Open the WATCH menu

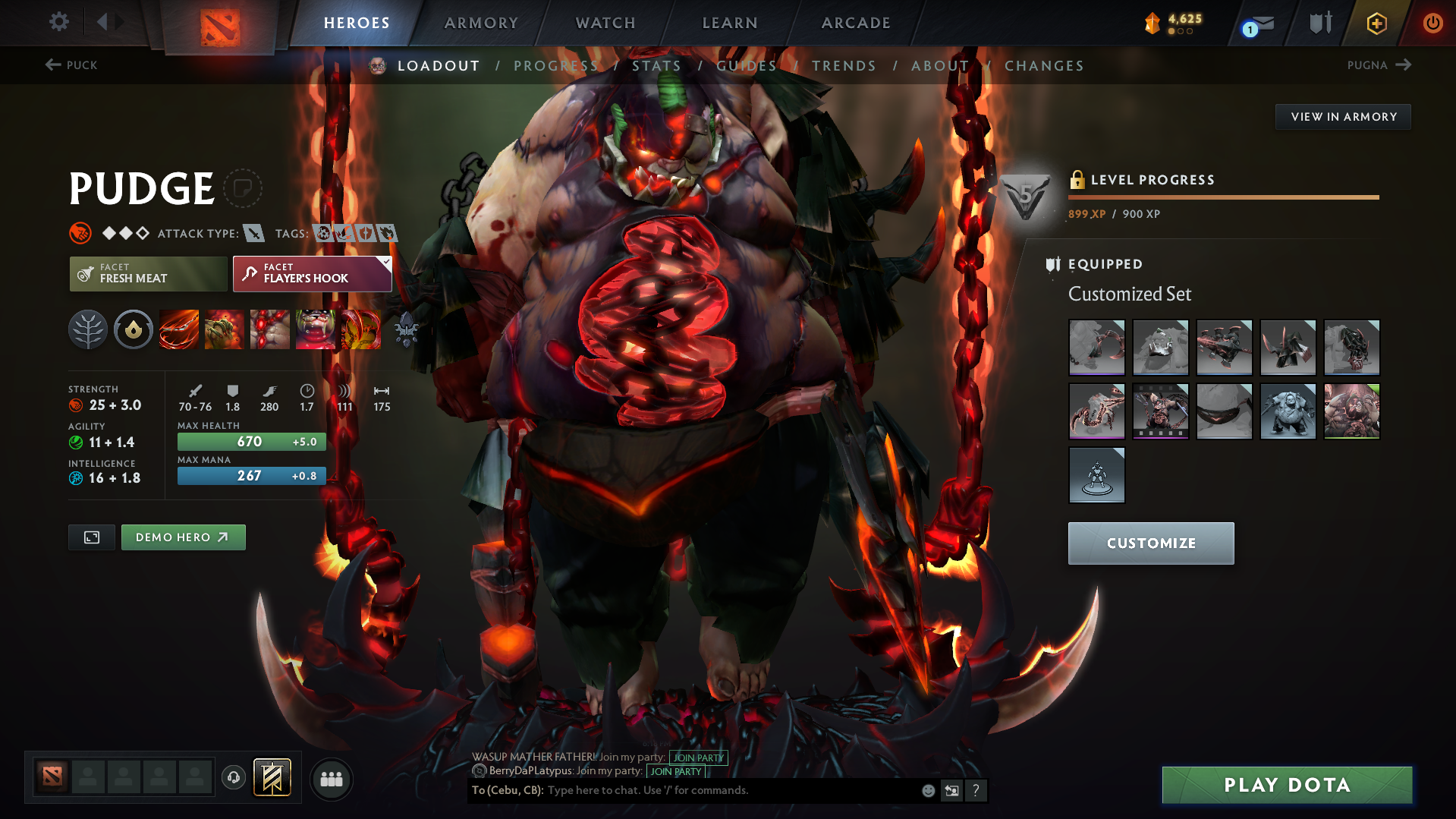tap(605, 23)
